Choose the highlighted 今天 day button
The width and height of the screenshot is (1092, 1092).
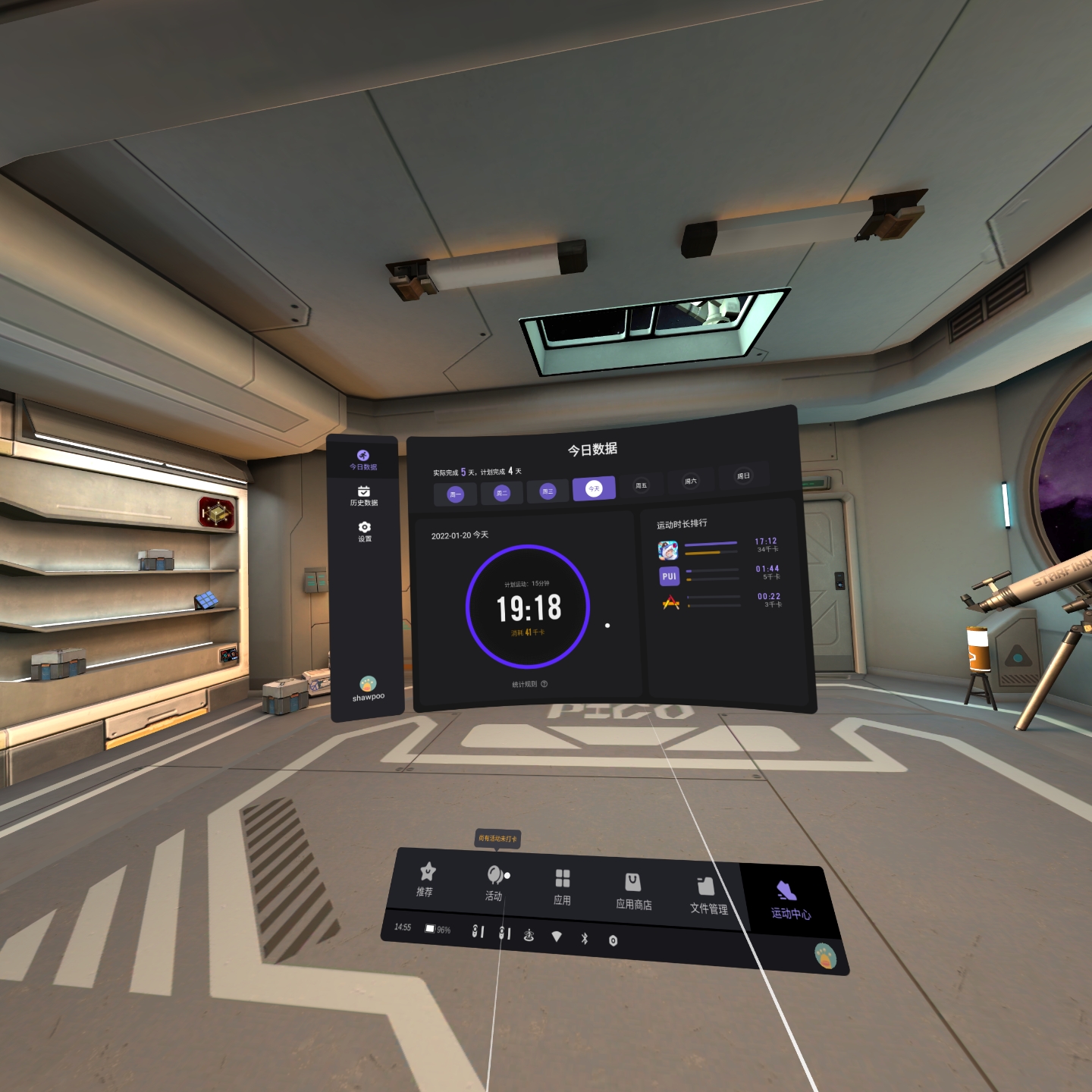click(x=594, y=488)
